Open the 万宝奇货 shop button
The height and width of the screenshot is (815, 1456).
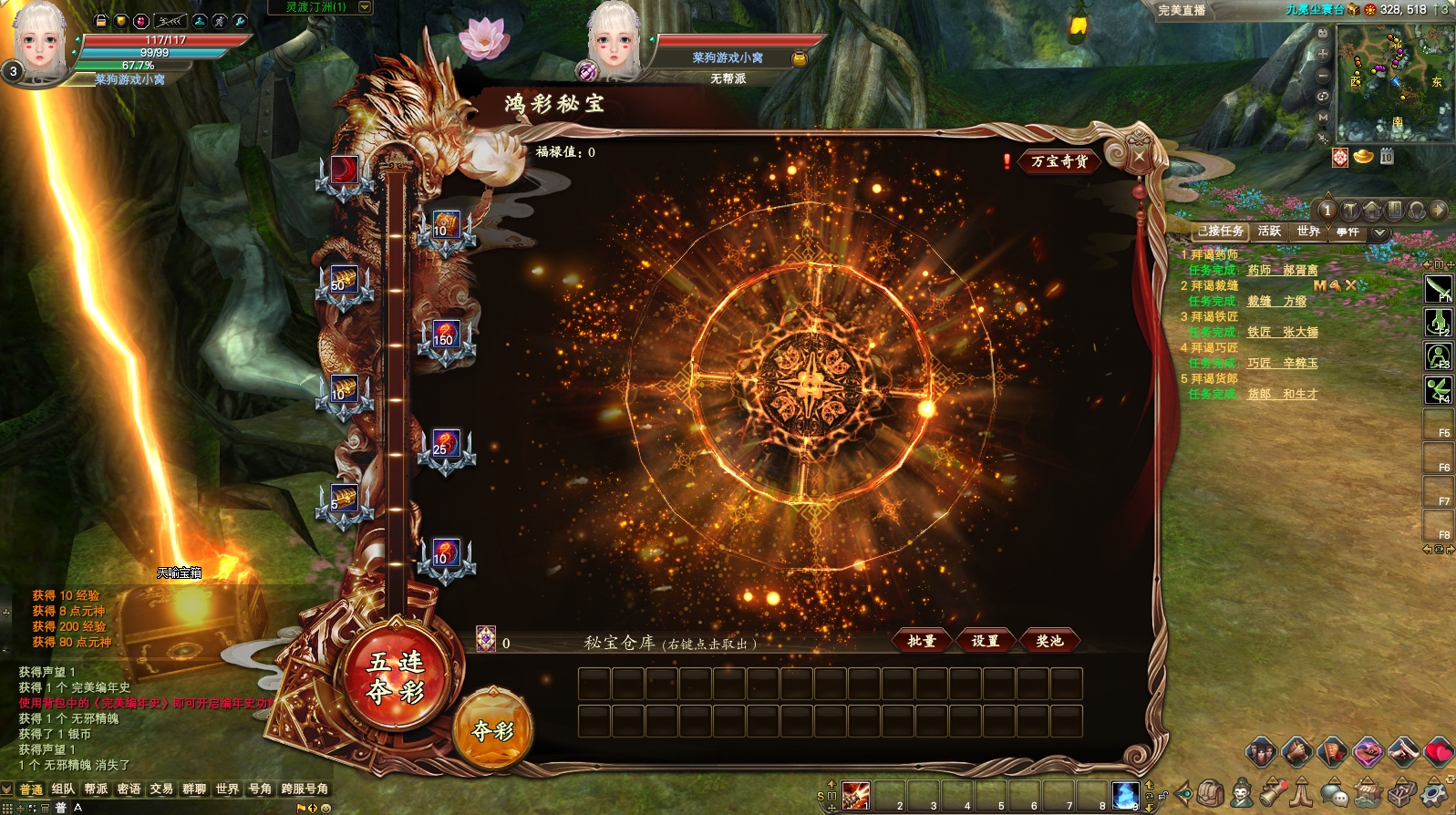pyautogui.click(x=1058, y=161)
